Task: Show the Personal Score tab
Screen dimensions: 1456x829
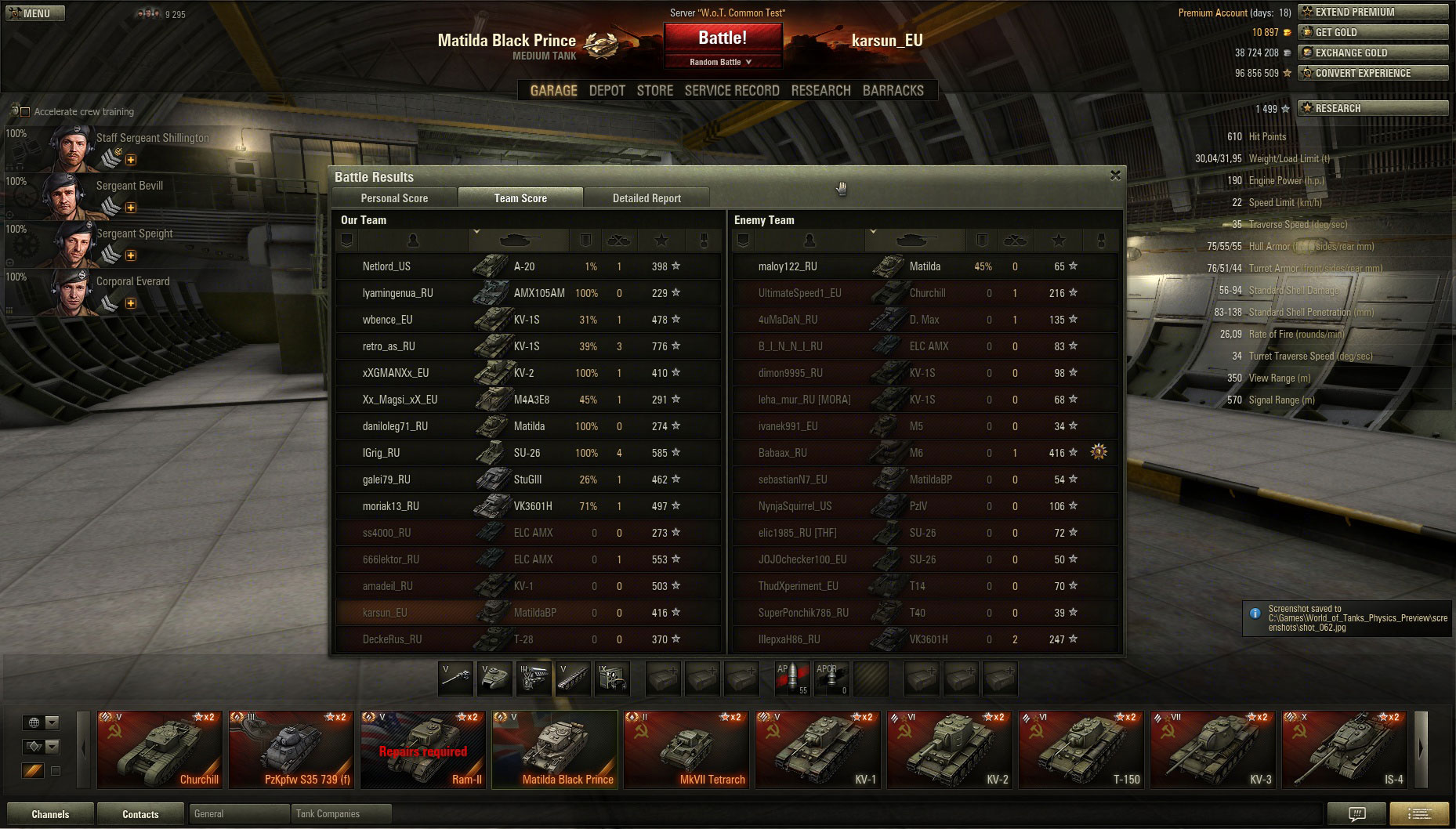Action: (x=394, y=198)
